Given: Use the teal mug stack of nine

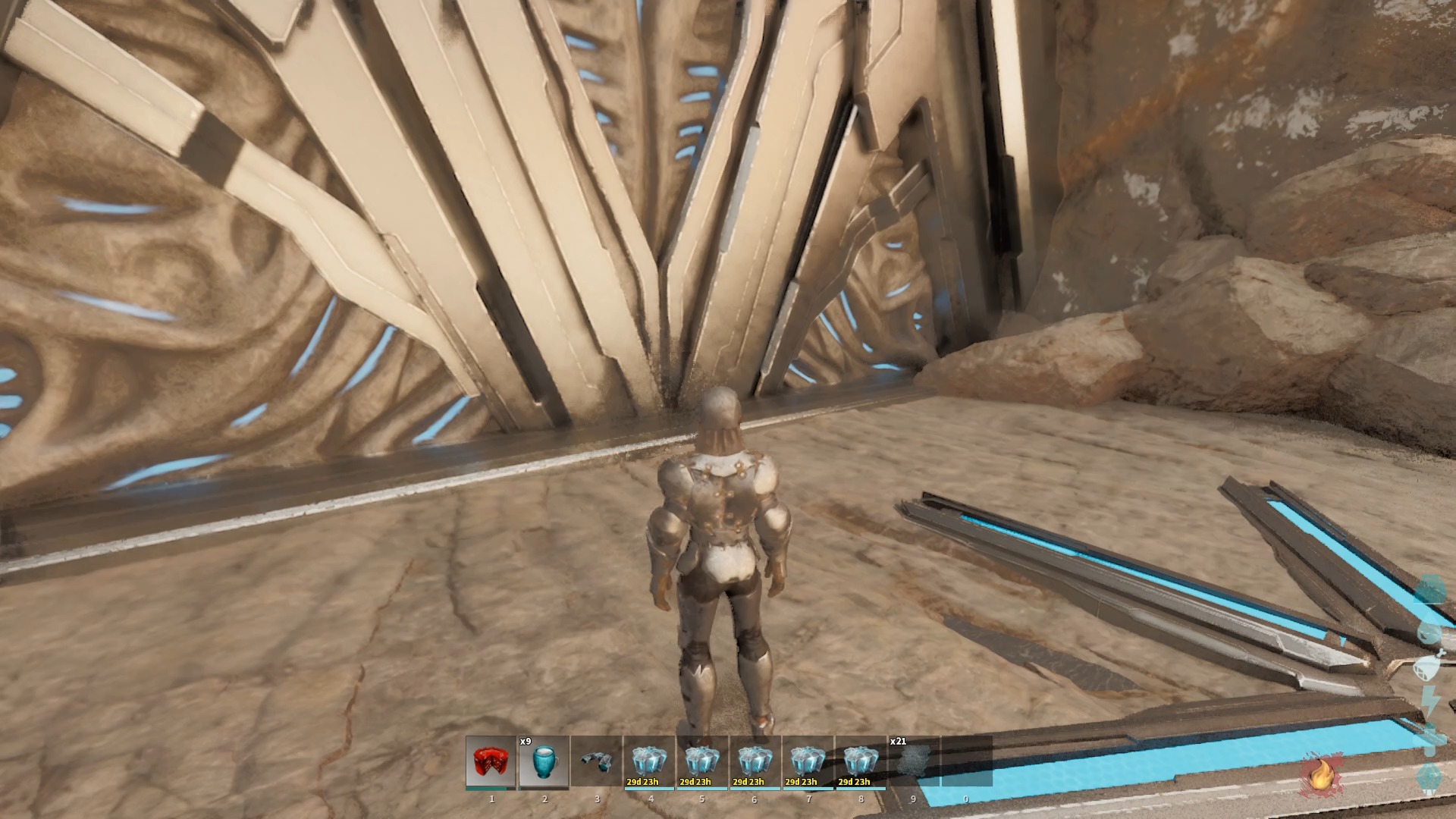Looking at the screenshot, I should (544, 762).
